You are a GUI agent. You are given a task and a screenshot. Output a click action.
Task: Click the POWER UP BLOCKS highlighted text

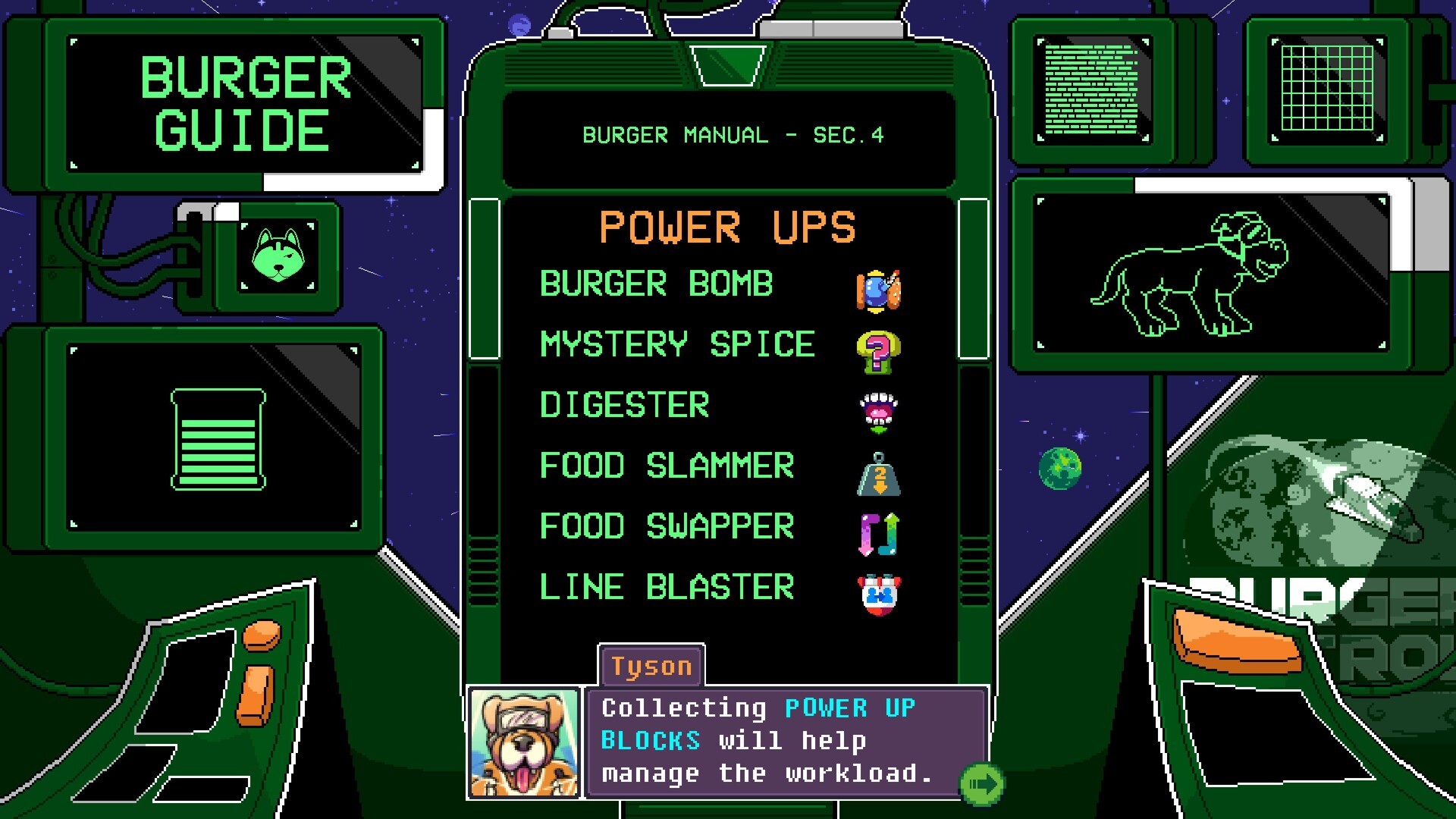tap(849, 708)
